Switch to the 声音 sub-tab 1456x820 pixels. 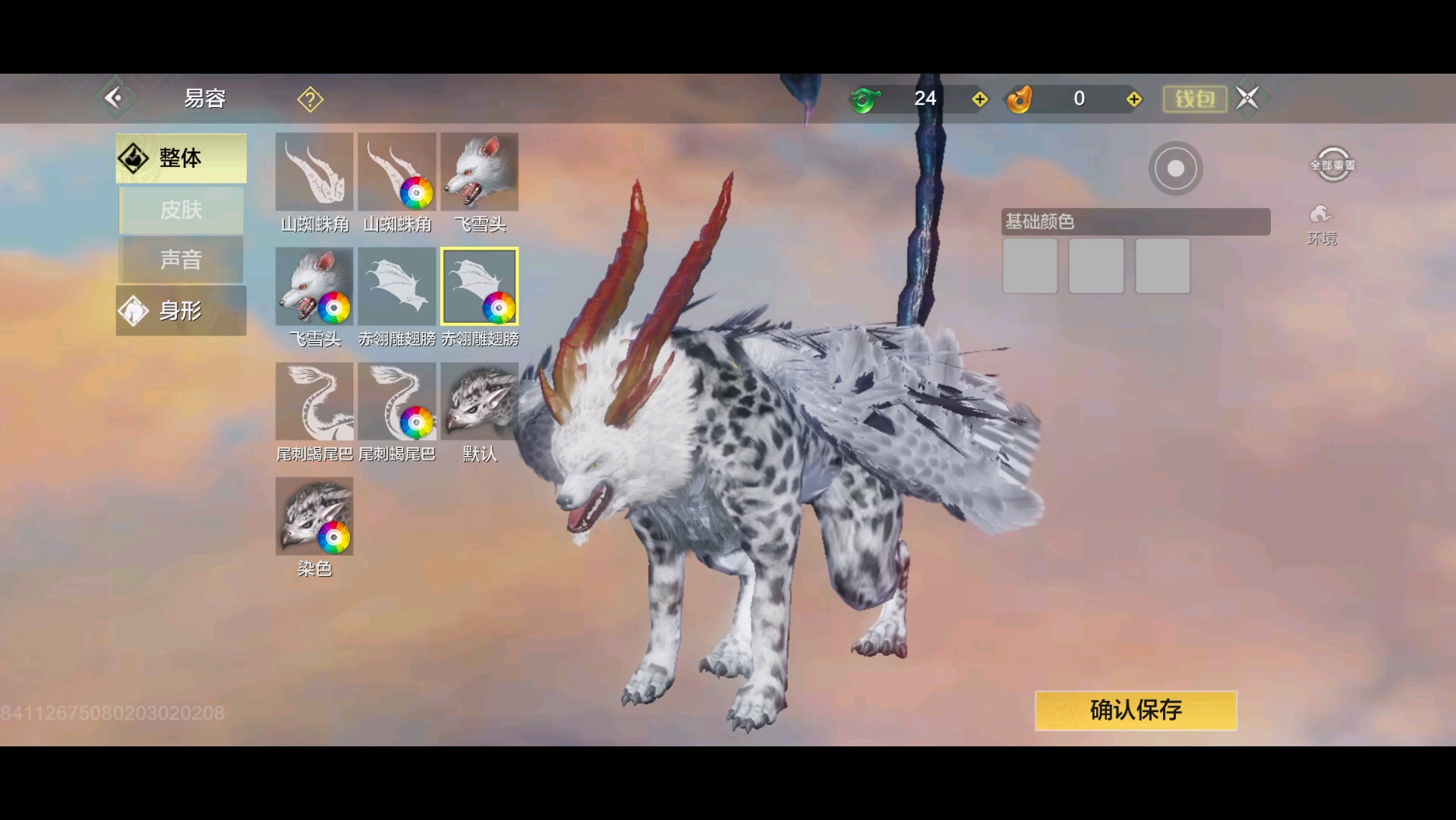[181, 260]
